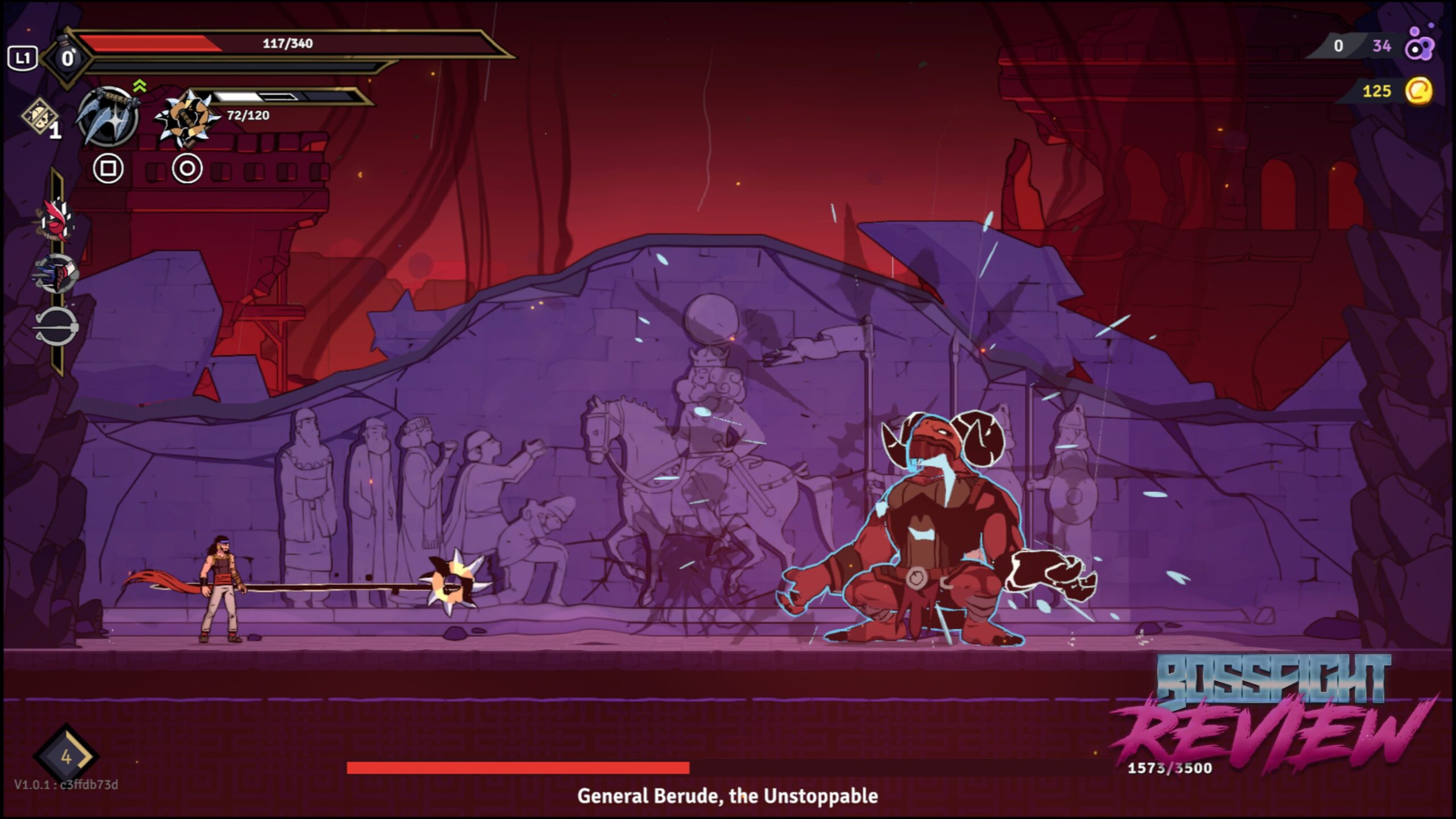Click the gold coin currency icon
This screenshot has height=819, width=1456.
point(1418,91)
